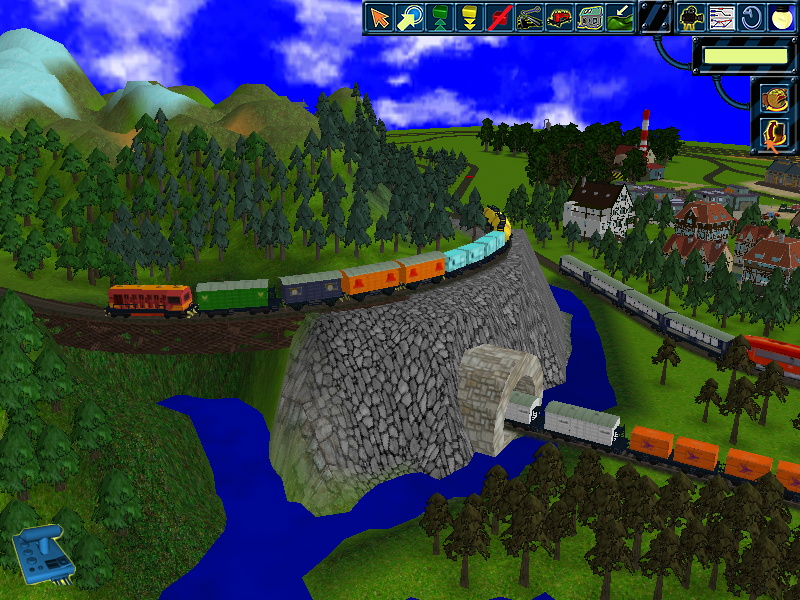Image resolution: width=800 pixels, height=600 pixels.
Task: Click the yellow text display field
Action: point(745,56)
